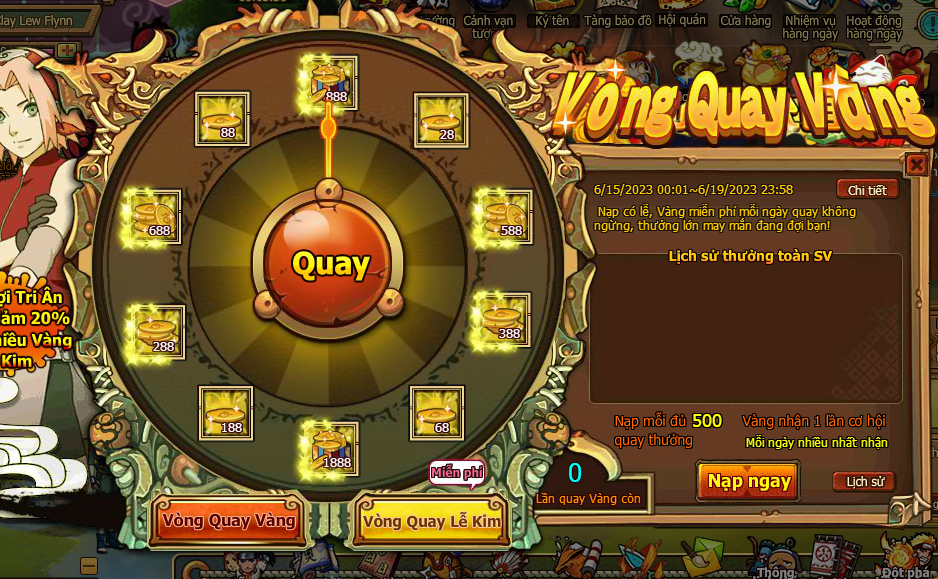Open the Tàng bảo đồ treasure map
This screenshot has height=579, width=938.
[618, 20]
